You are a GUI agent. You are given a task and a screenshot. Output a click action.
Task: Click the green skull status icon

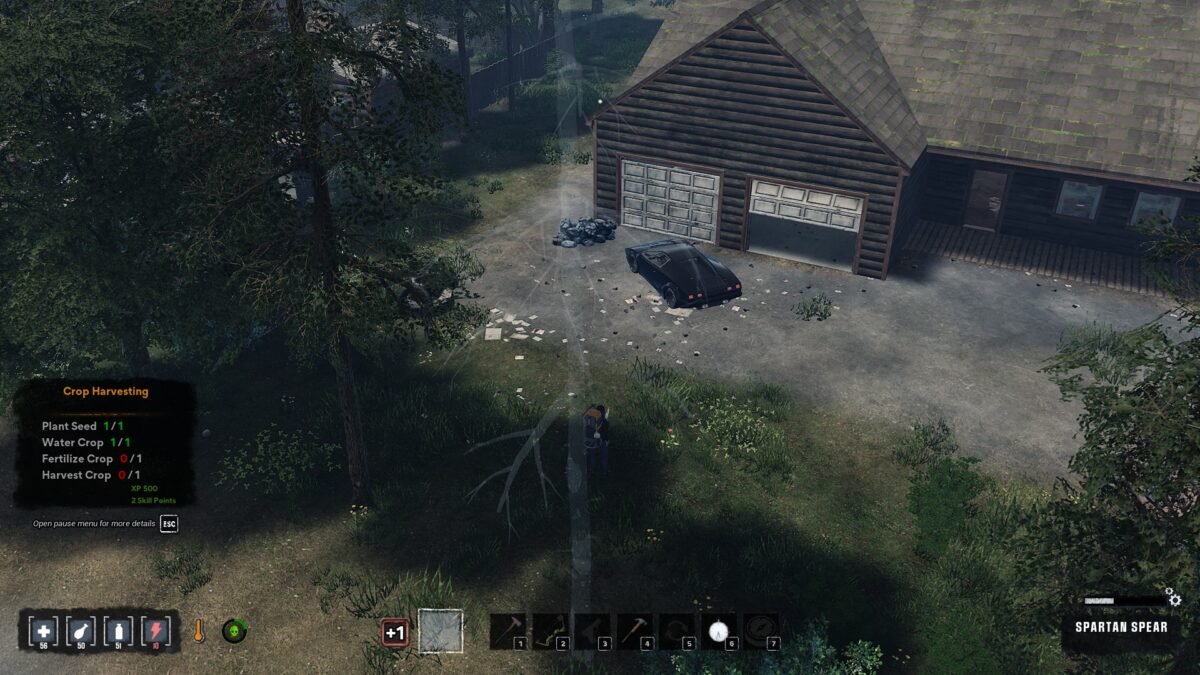234,631
